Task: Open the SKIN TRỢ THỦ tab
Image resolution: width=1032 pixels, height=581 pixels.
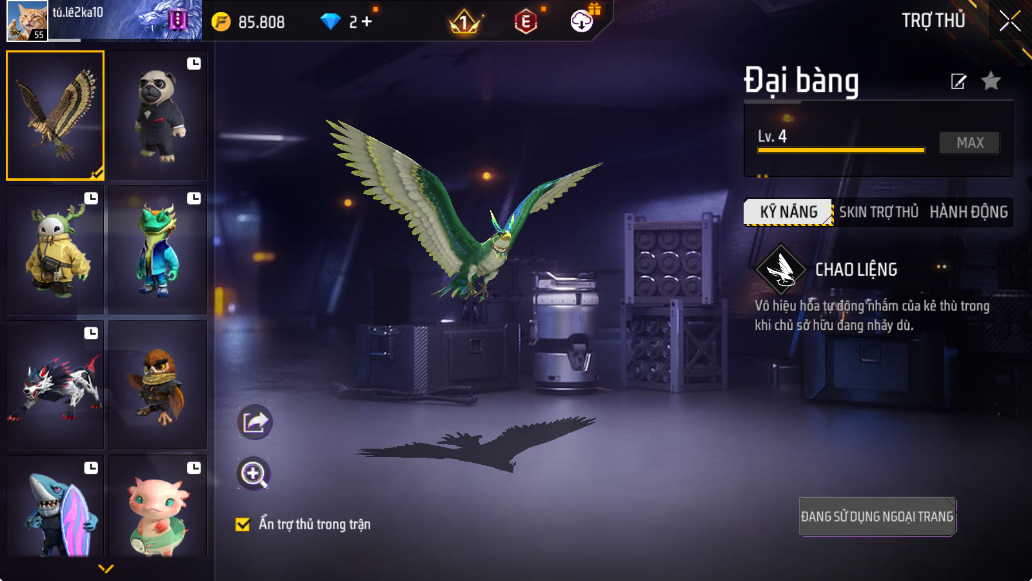Action: coord(878,212)
